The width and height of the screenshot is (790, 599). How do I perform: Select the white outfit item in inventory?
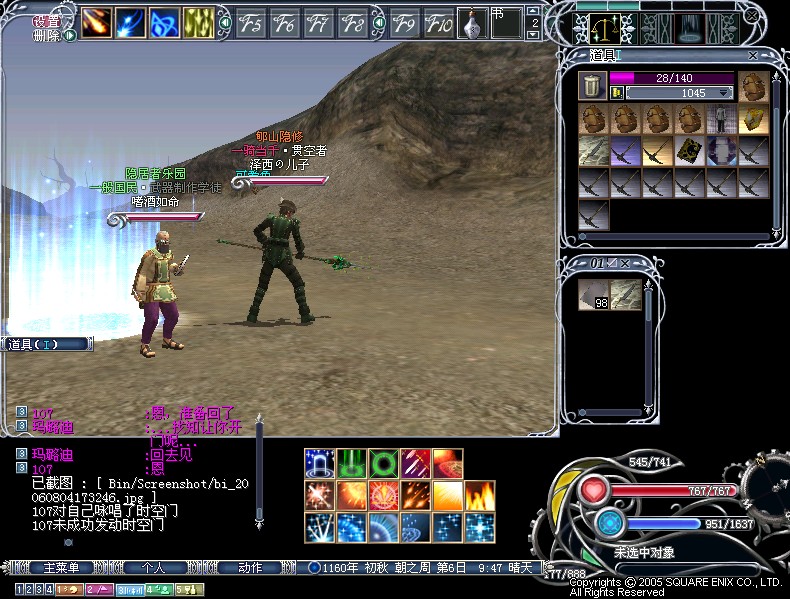(x=720, y=120)
